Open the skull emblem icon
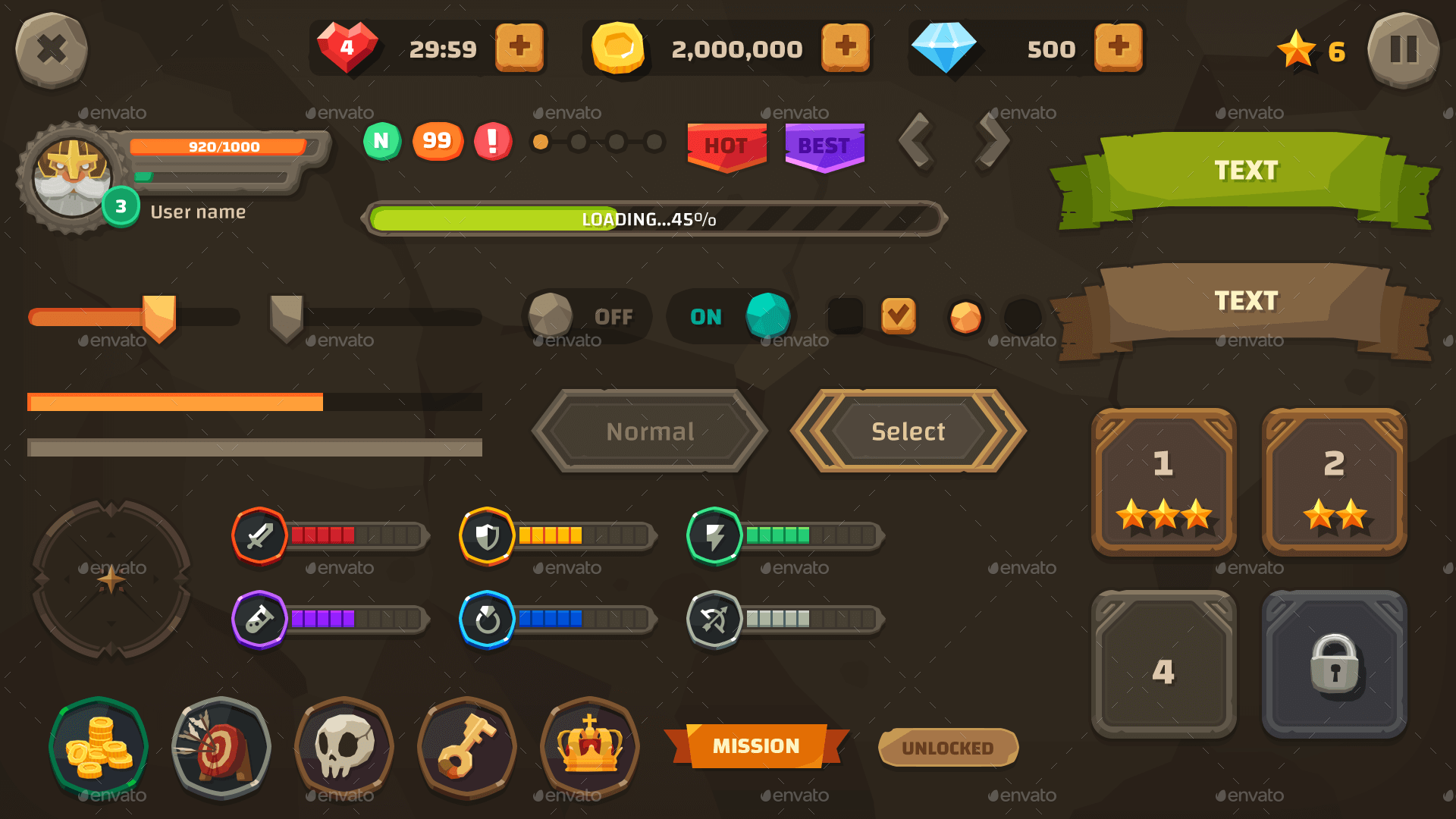Viewport: 1456px width, 819px height. 344,747
